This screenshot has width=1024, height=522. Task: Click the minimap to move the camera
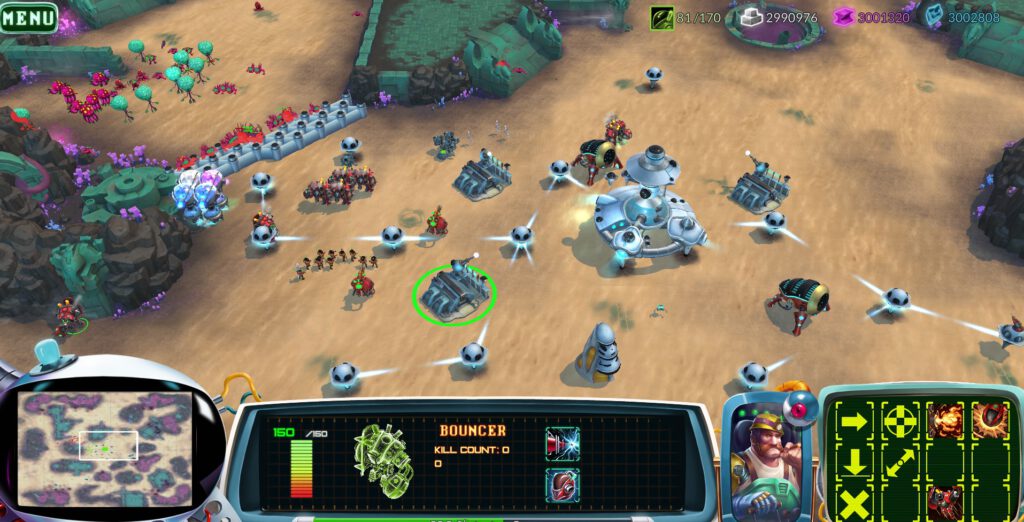coord(107,447)
